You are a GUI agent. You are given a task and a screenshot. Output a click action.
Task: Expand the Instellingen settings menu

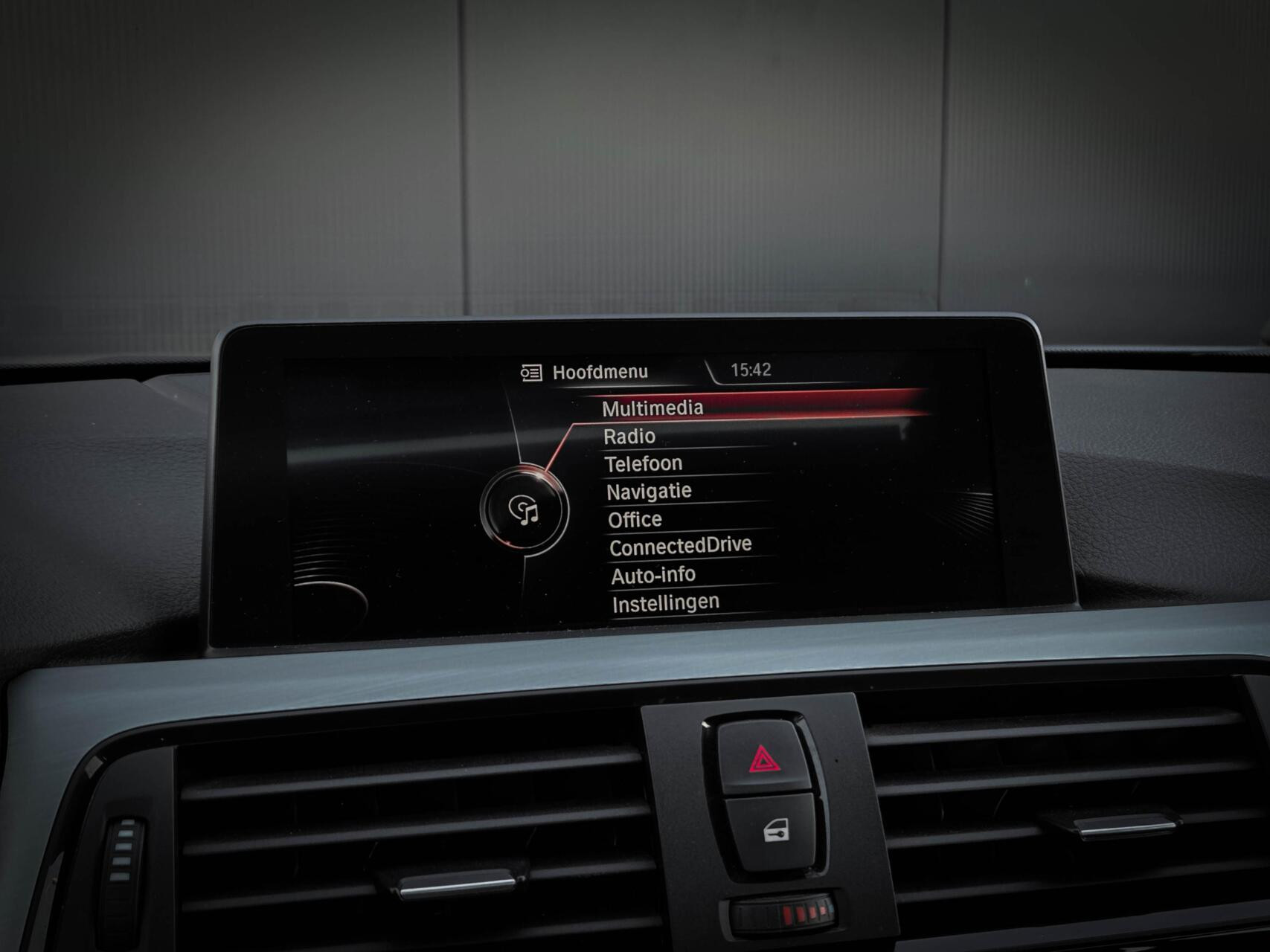[664, 601]
